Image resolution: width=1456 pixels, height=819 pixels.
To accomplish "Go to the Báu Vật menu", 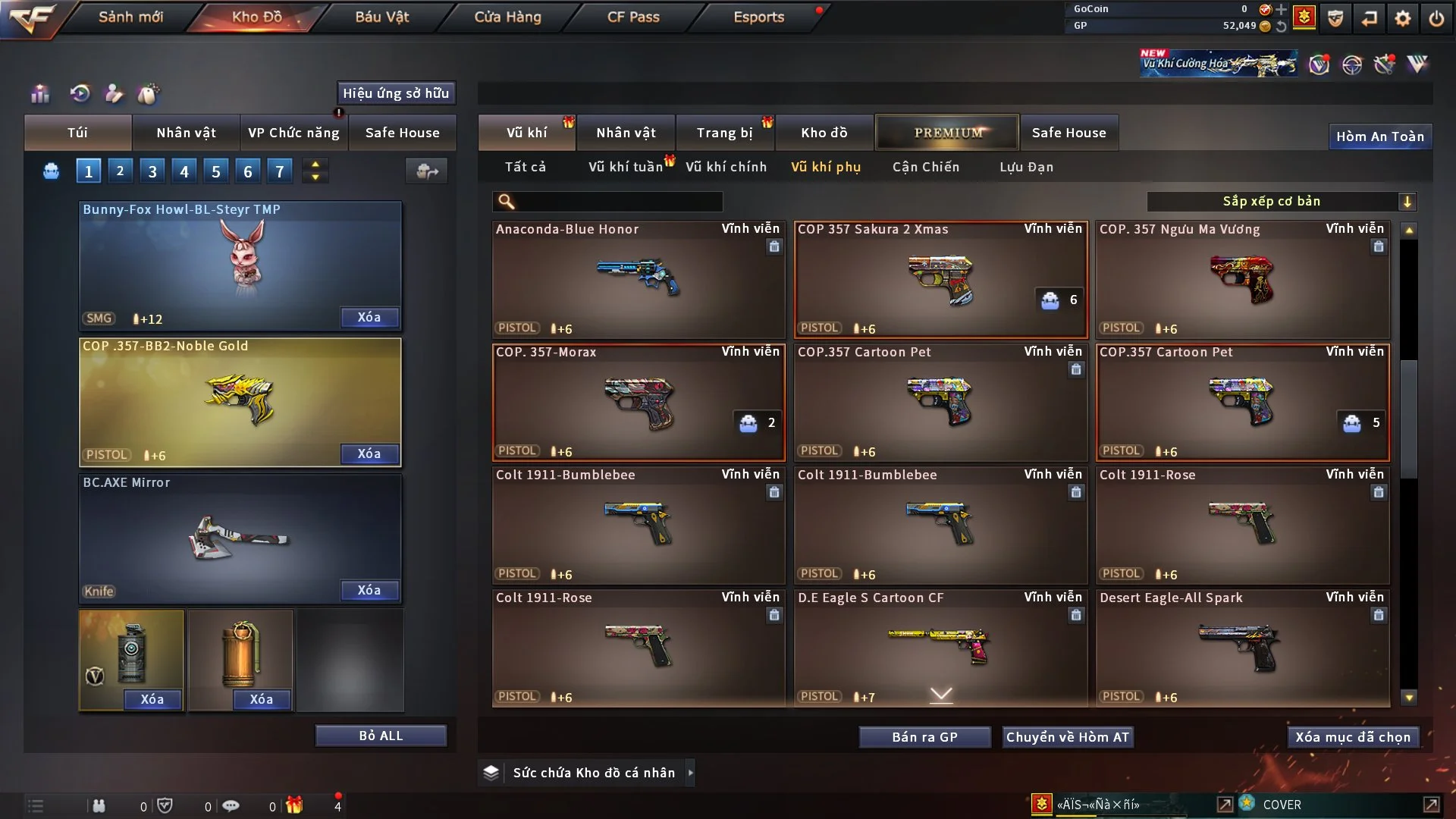I will (381, 17).
